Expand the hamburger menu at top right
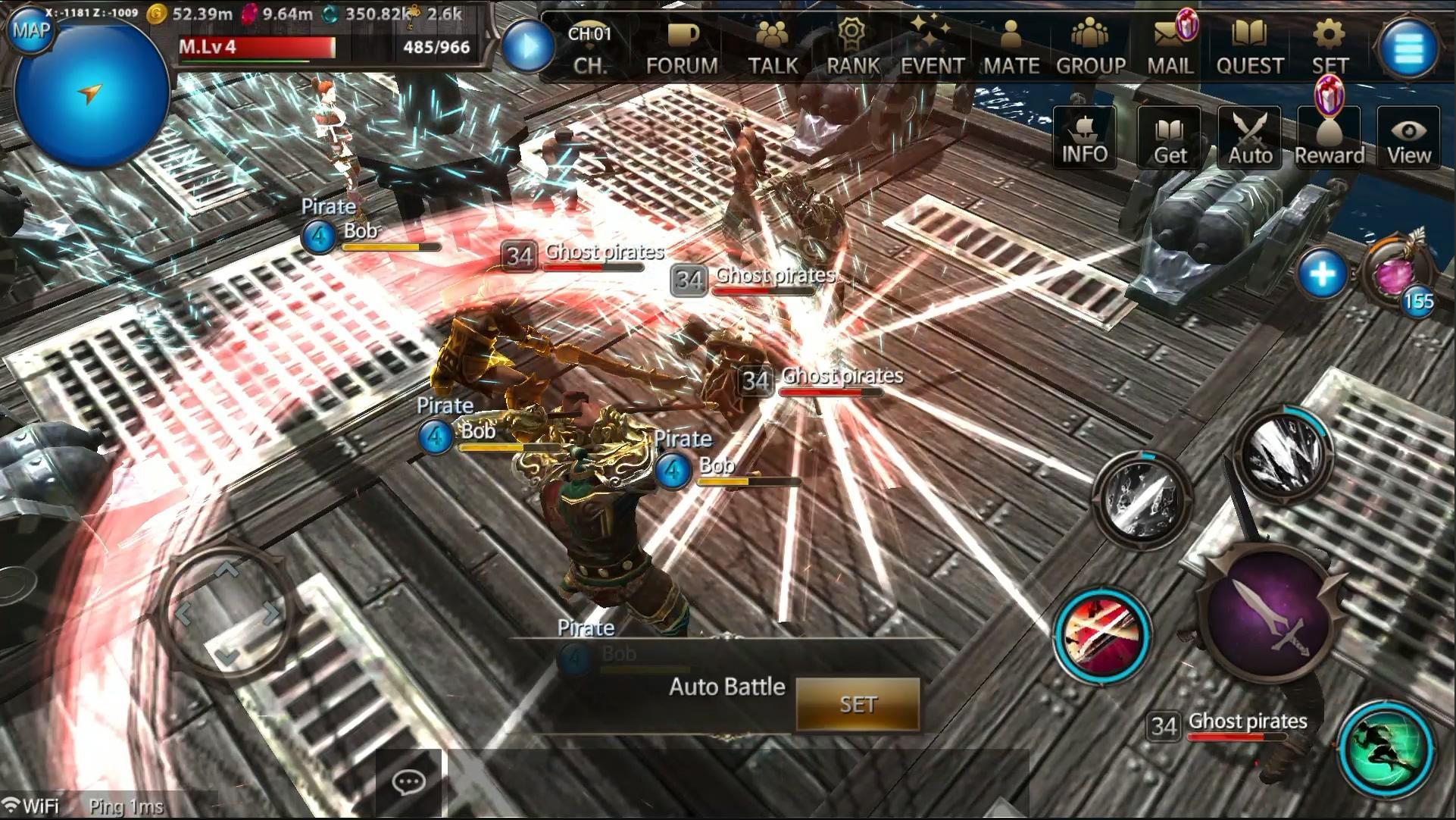Image resolution: width=1456 pixels, height=820 pixels. 1411,47
